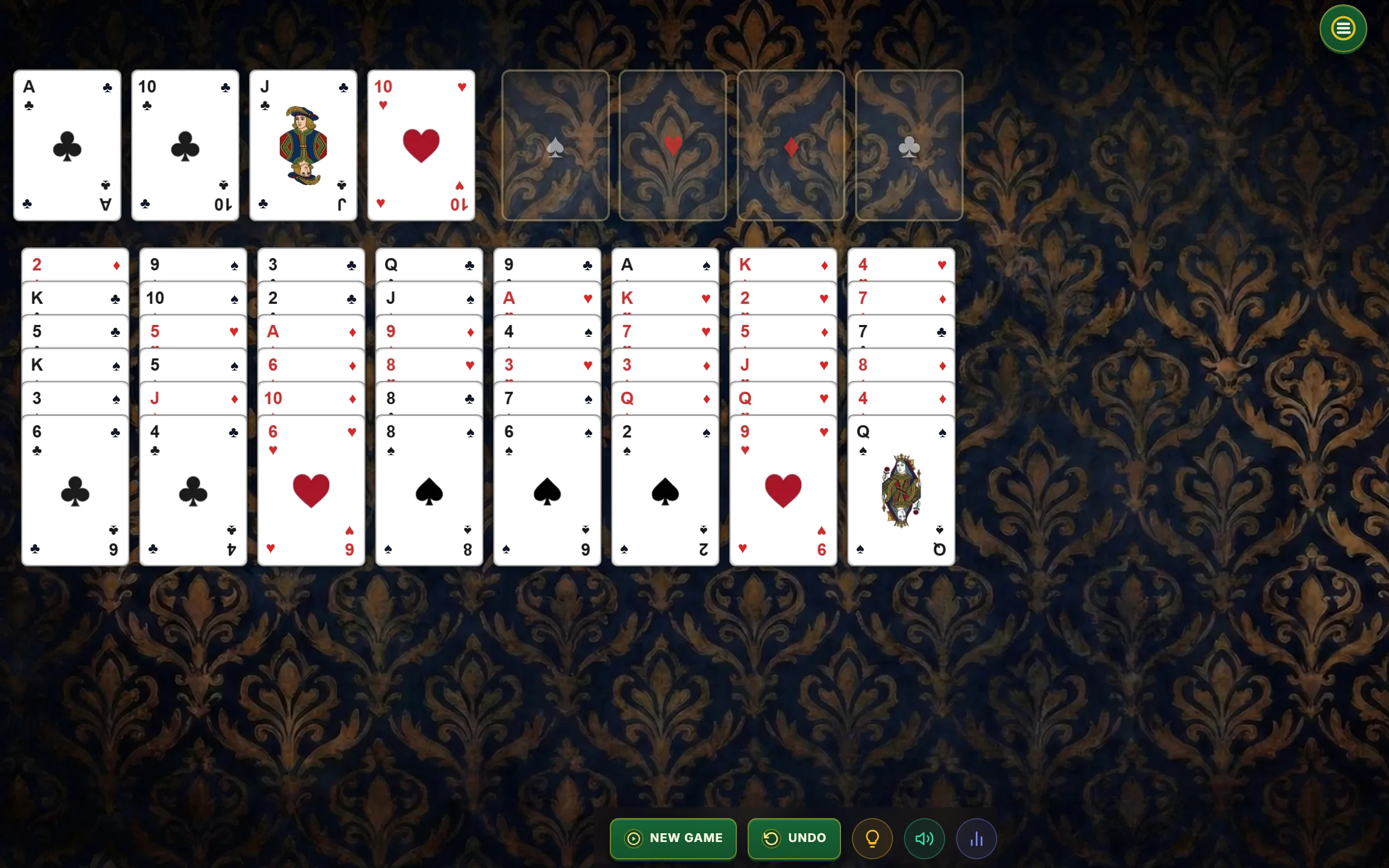Click the empty spade foundation slot
Image resolution: width=1389 pixels, height=868 pixels.
coord(555,145)
